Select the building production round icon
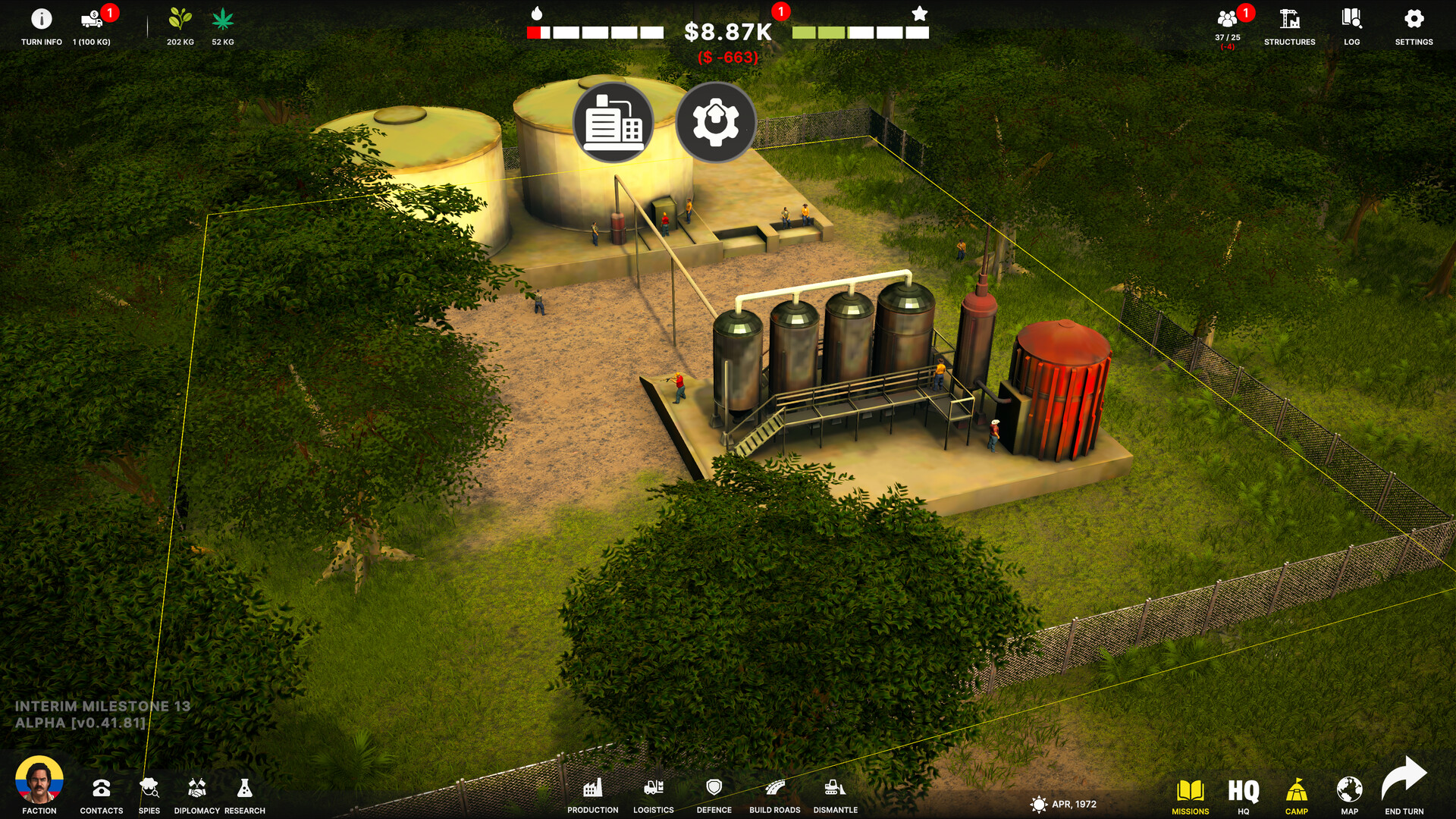 point(613,122)
